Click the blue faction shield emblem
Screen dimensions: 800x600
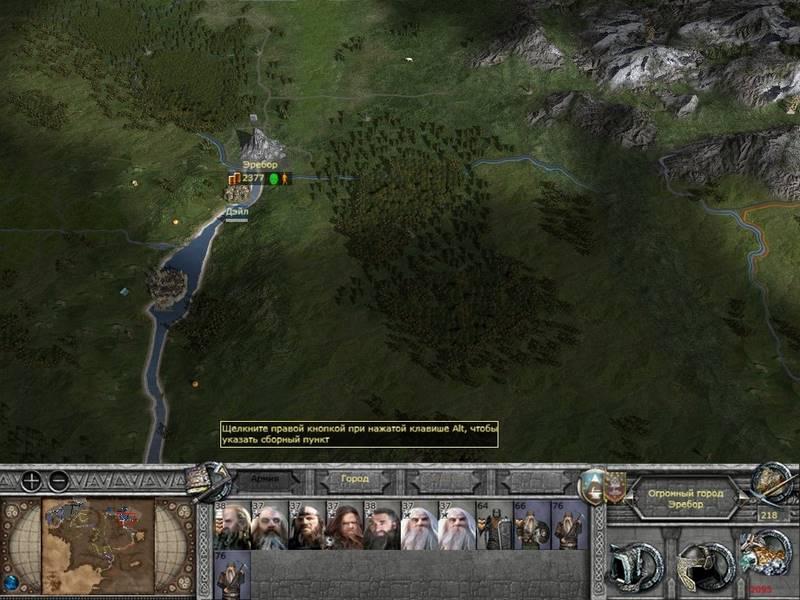click(594, 485)
